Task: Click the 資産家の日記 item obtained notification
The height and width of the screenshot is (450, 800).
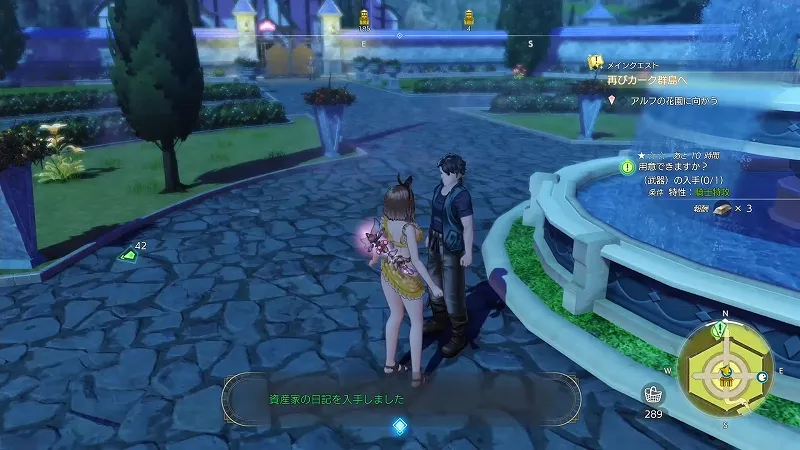Action: [x=400, y=399]
